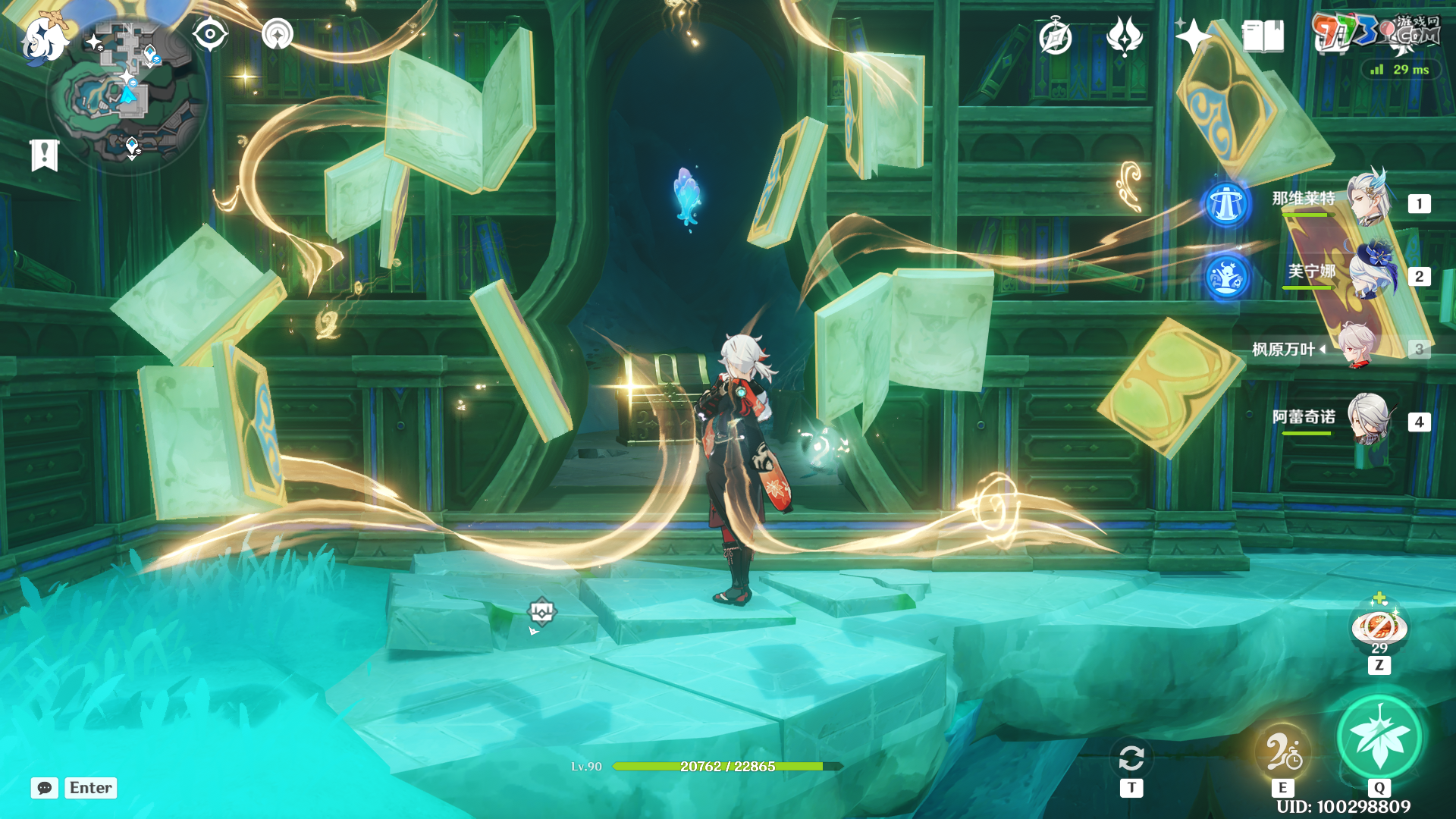Open the wish four-pointed star icon

point(1192,36)
